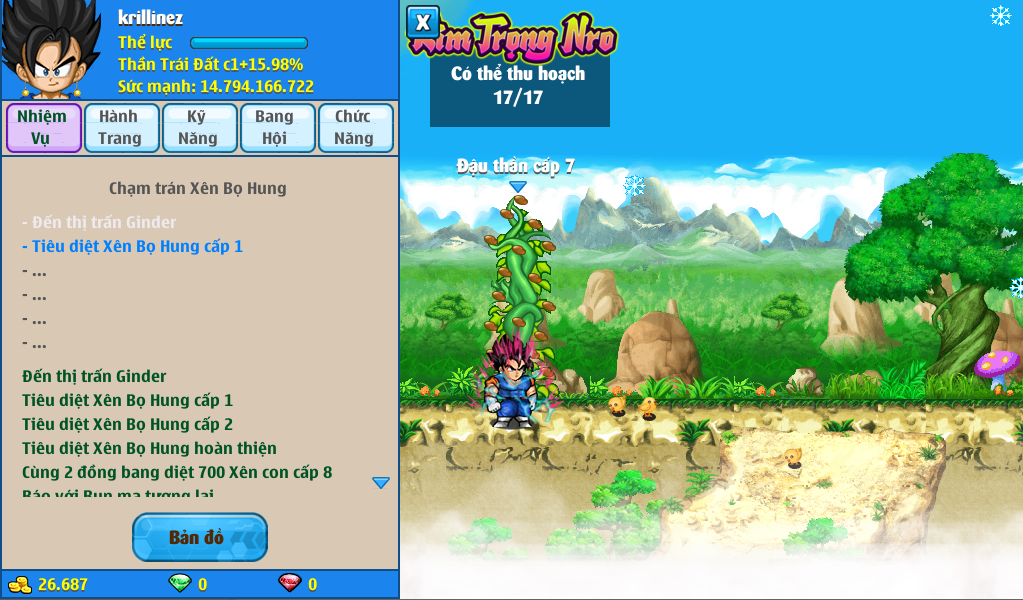The height and width of the screenshot is (600, 1023).
Task: Show the Bang Hội tab
Action: [277, 128]
